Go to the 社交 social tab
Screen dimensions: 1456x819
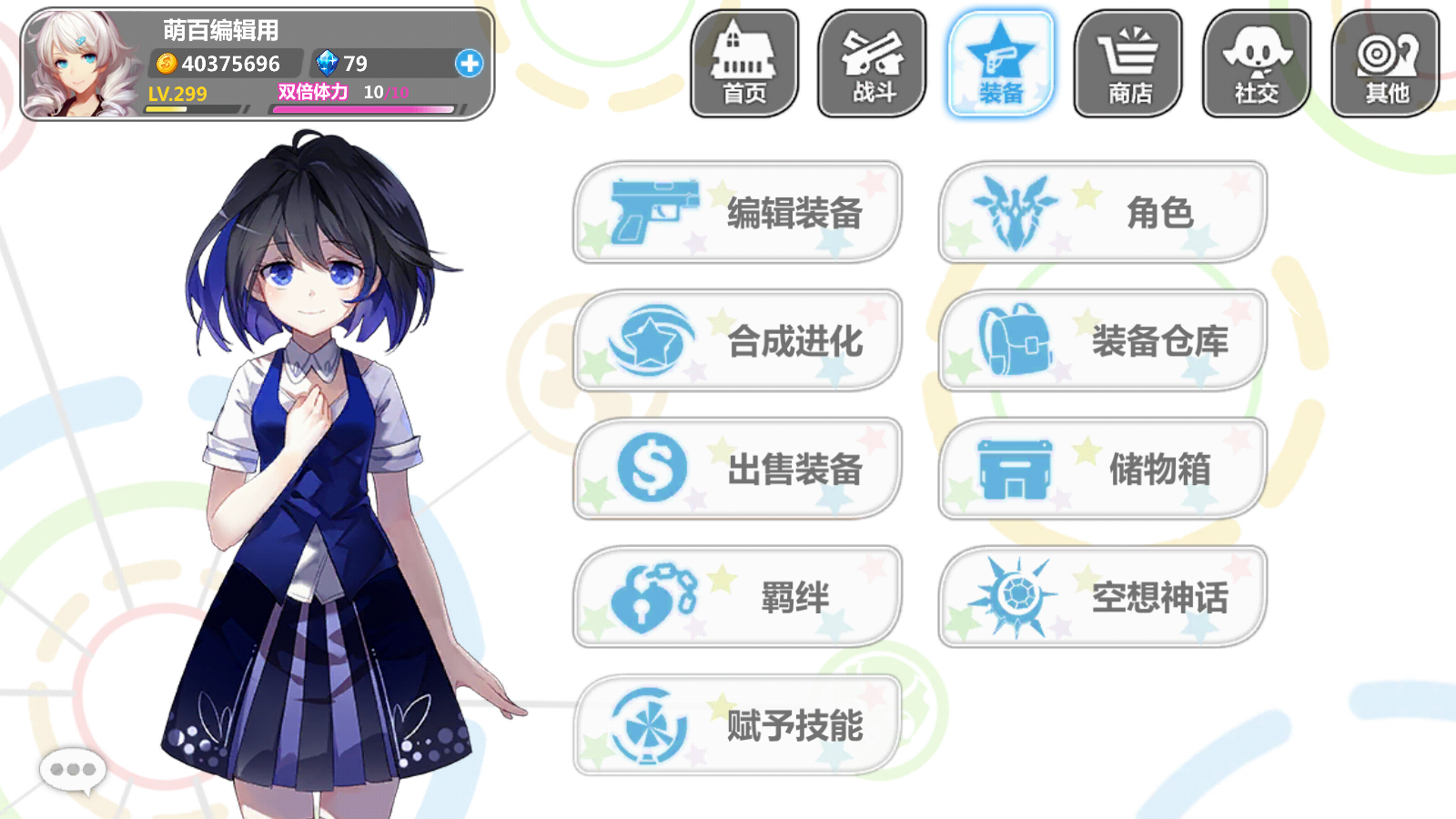click(1257, 64)
